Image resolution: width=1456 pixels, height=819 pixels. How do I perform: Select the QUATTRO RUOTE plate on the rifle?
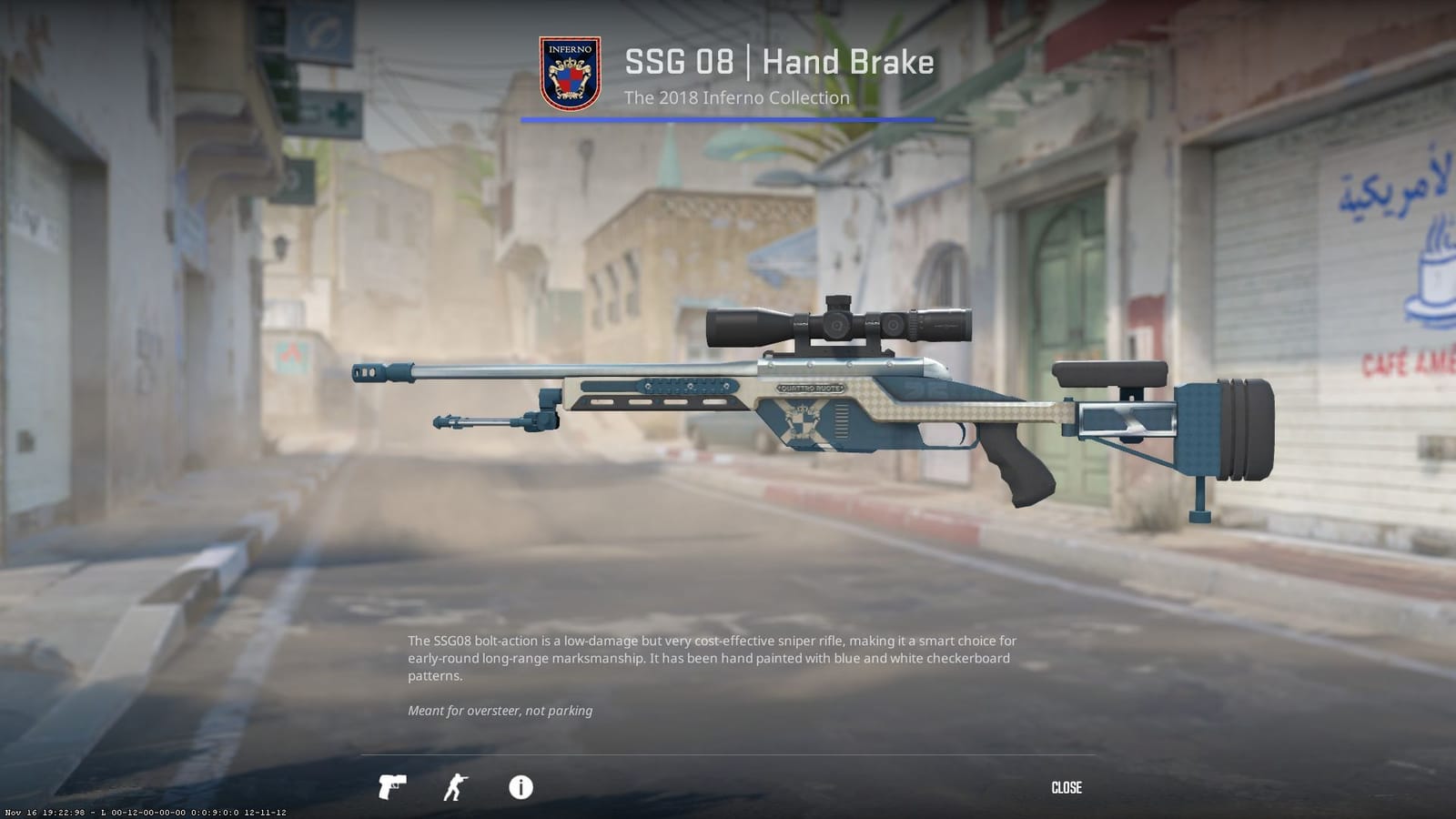(x=808, y=386)
